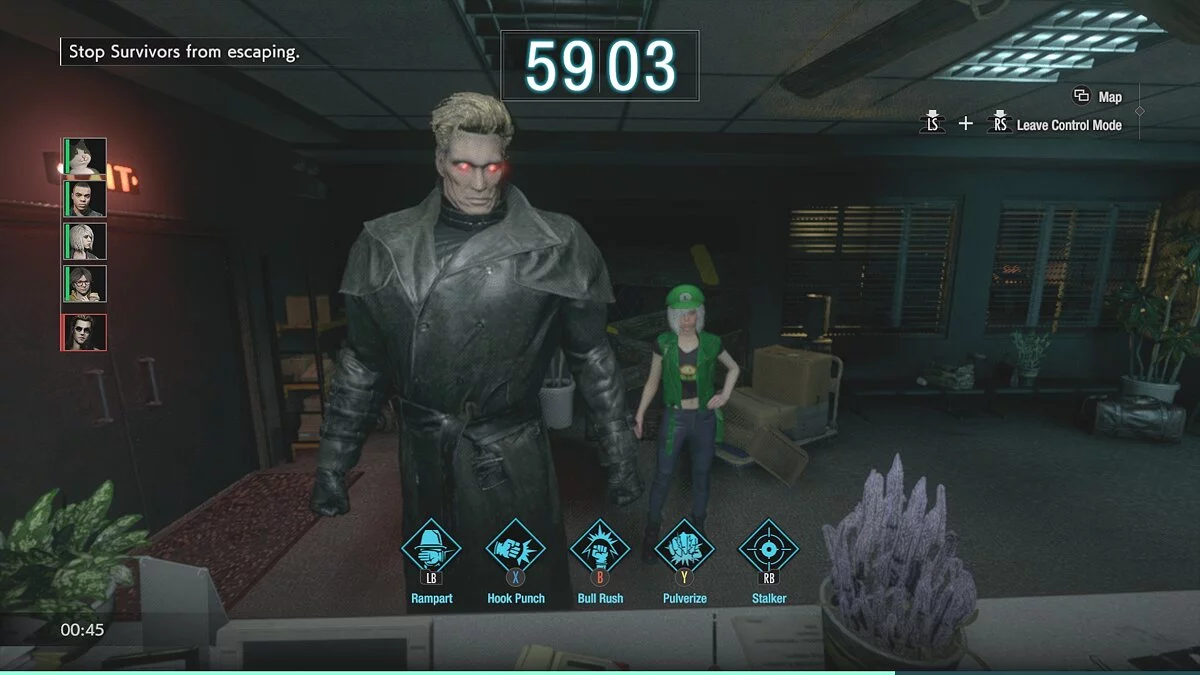Click the Leave Control Mode option

click(1068, 125)
